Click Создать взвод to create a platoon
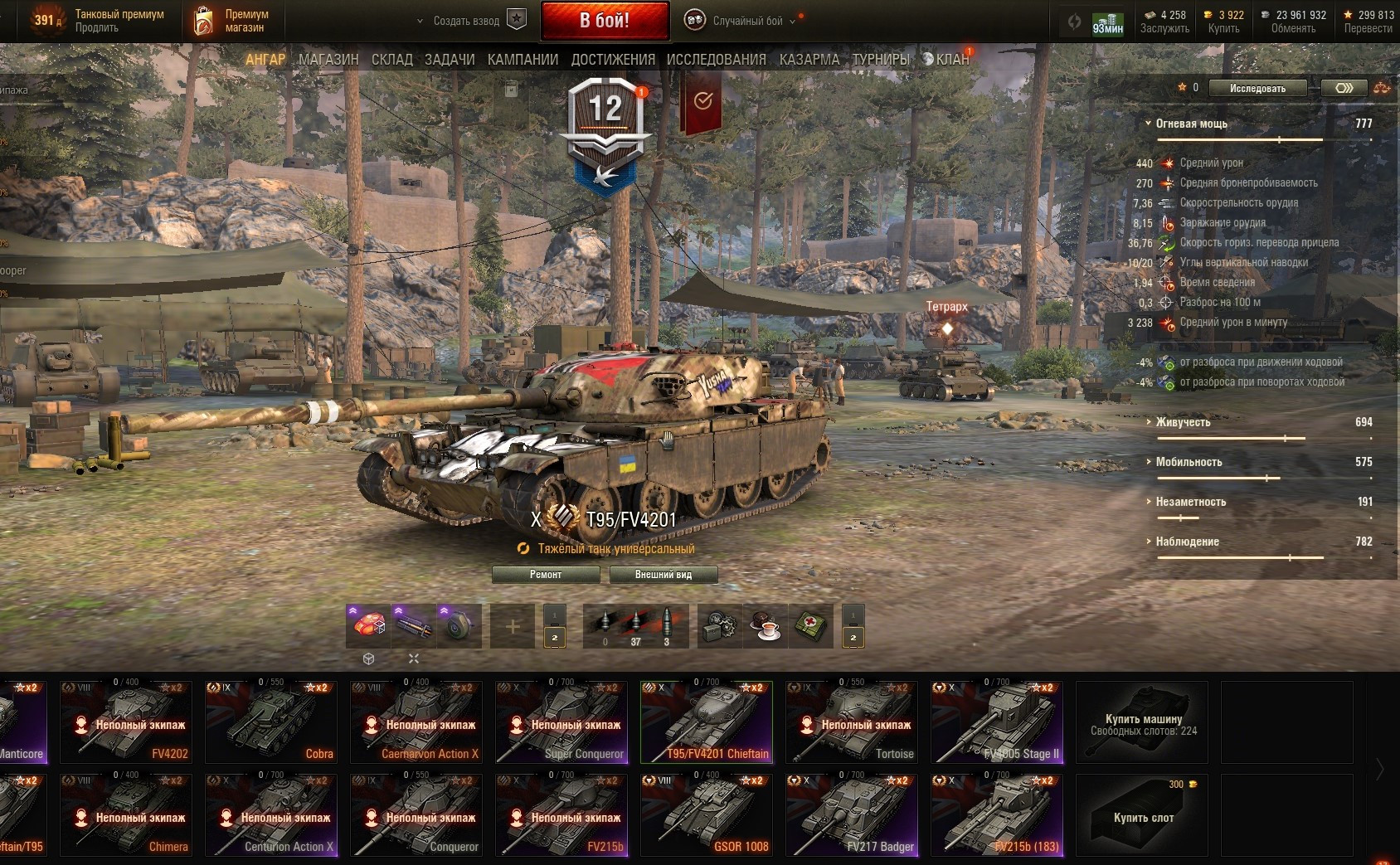This screenshot has height=865, width=1400. tap(466, 21)
